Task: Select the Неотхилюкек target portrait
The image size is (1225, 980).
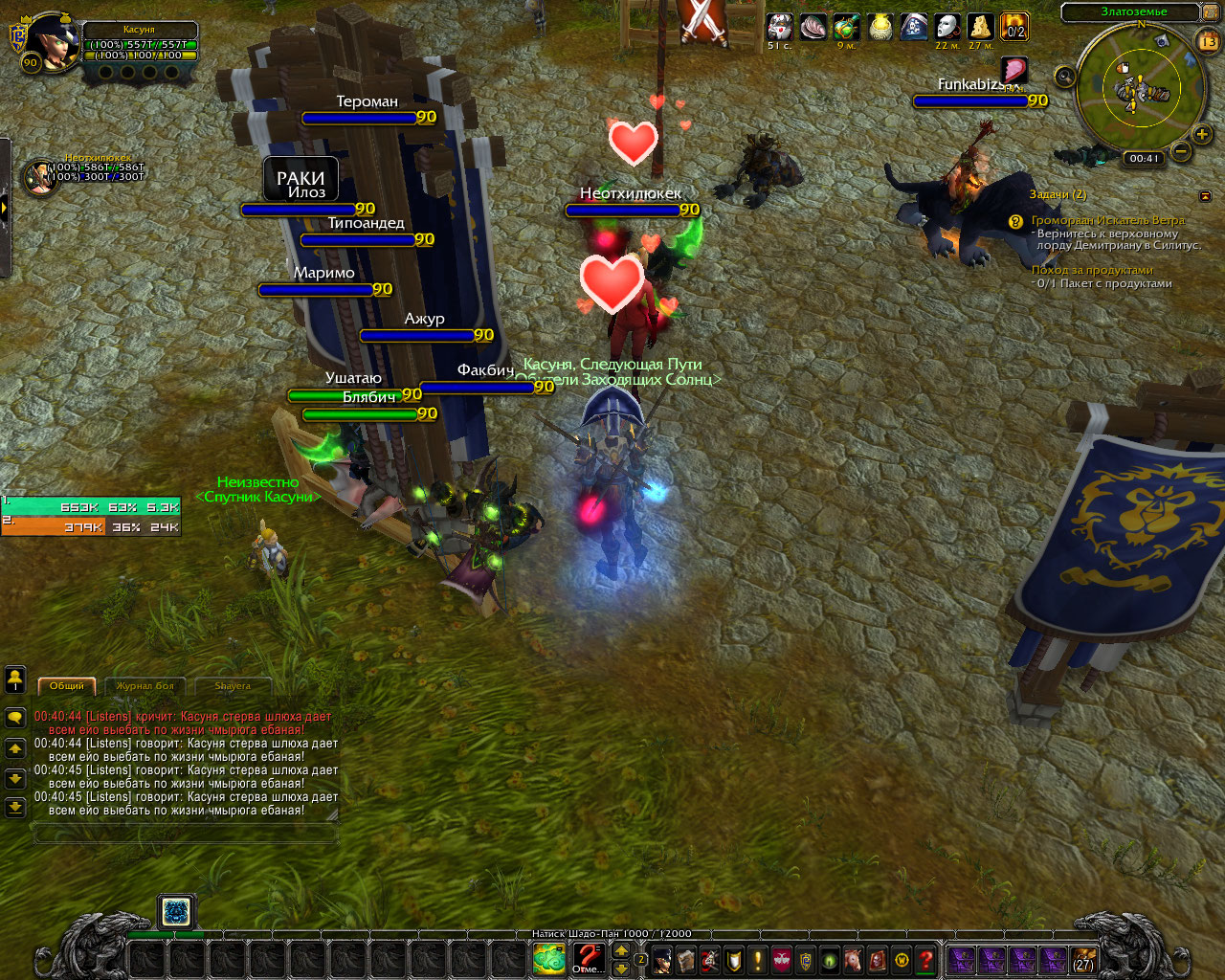Action: click(38, 177)
